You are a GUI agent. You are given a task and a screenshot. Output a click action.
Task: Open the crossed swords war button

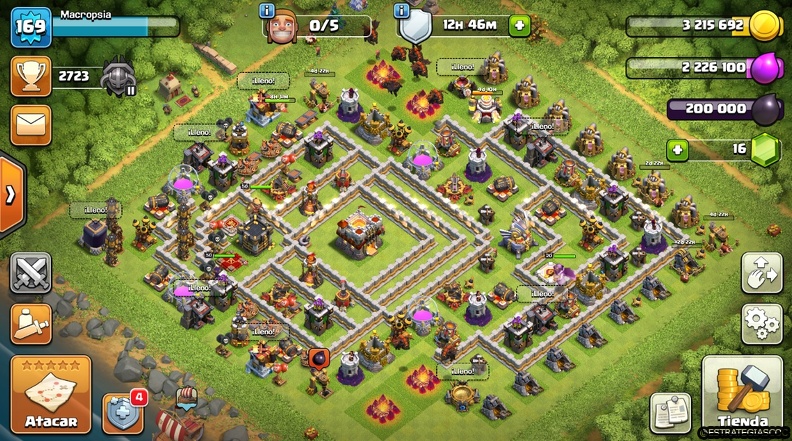click(x=31, y=273)
